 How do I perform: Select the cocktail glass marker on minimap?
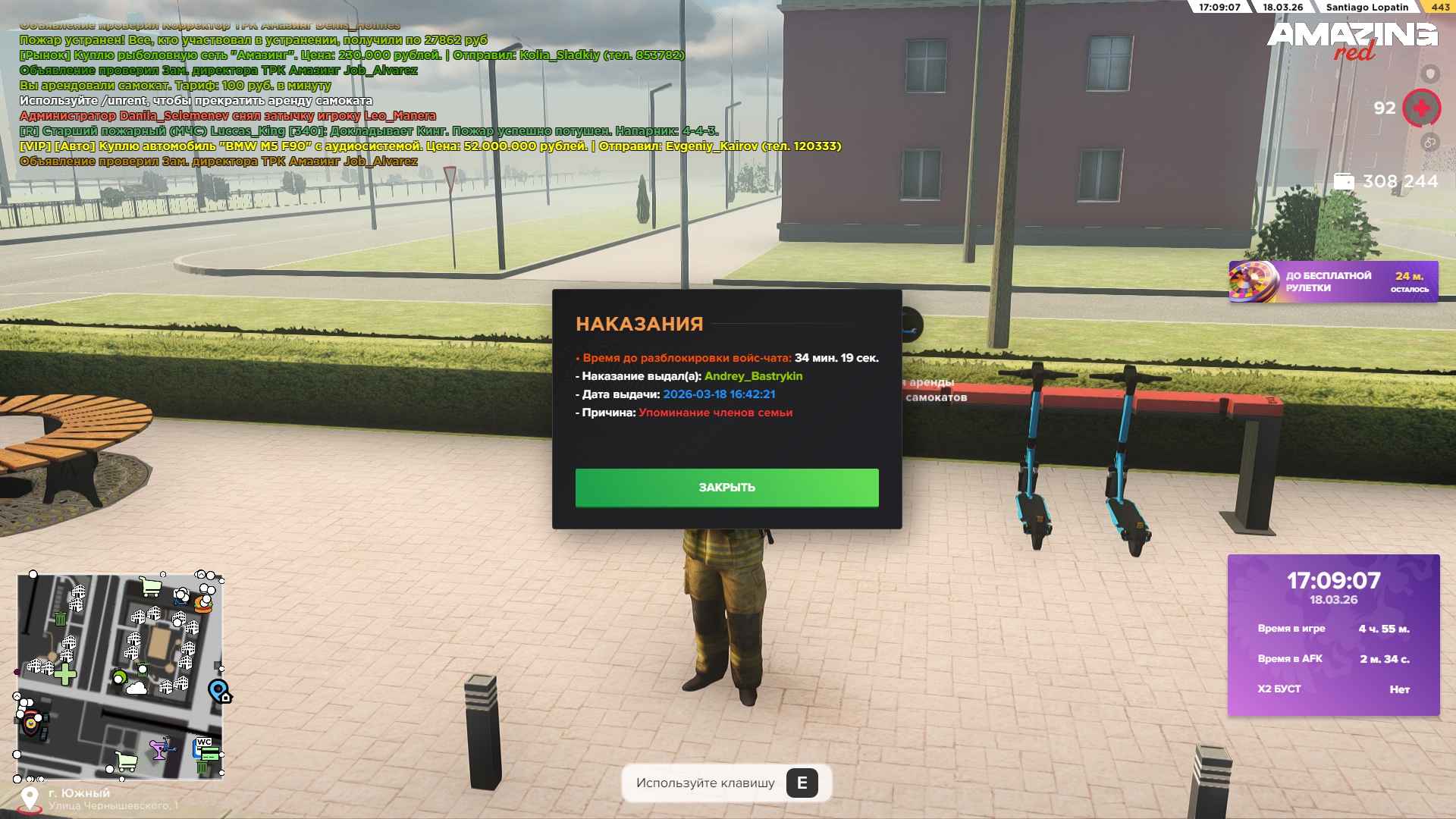tap(158, 750)
